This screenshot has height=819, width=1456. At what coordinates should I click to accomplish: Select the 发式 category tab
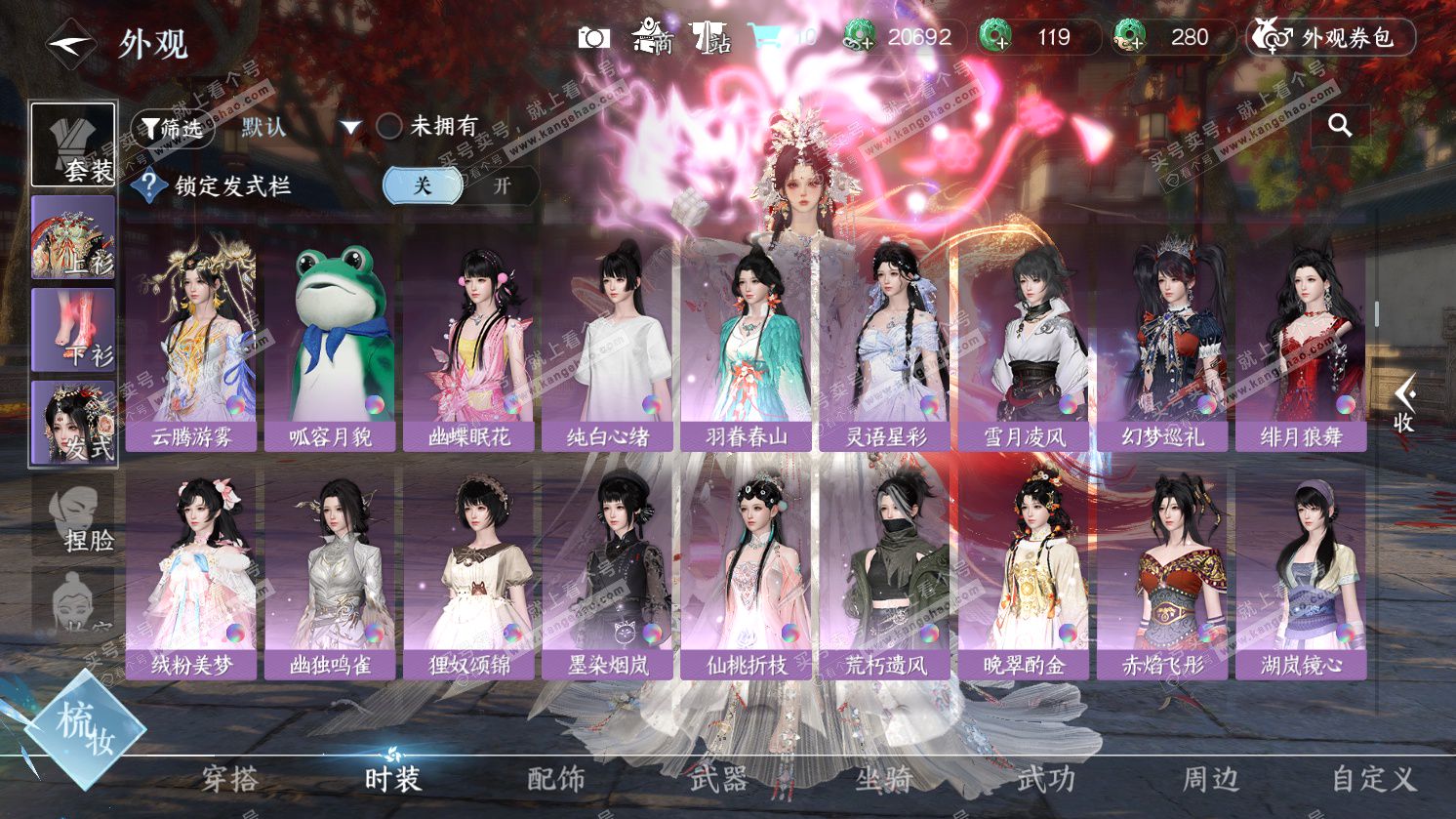[74, 422]
